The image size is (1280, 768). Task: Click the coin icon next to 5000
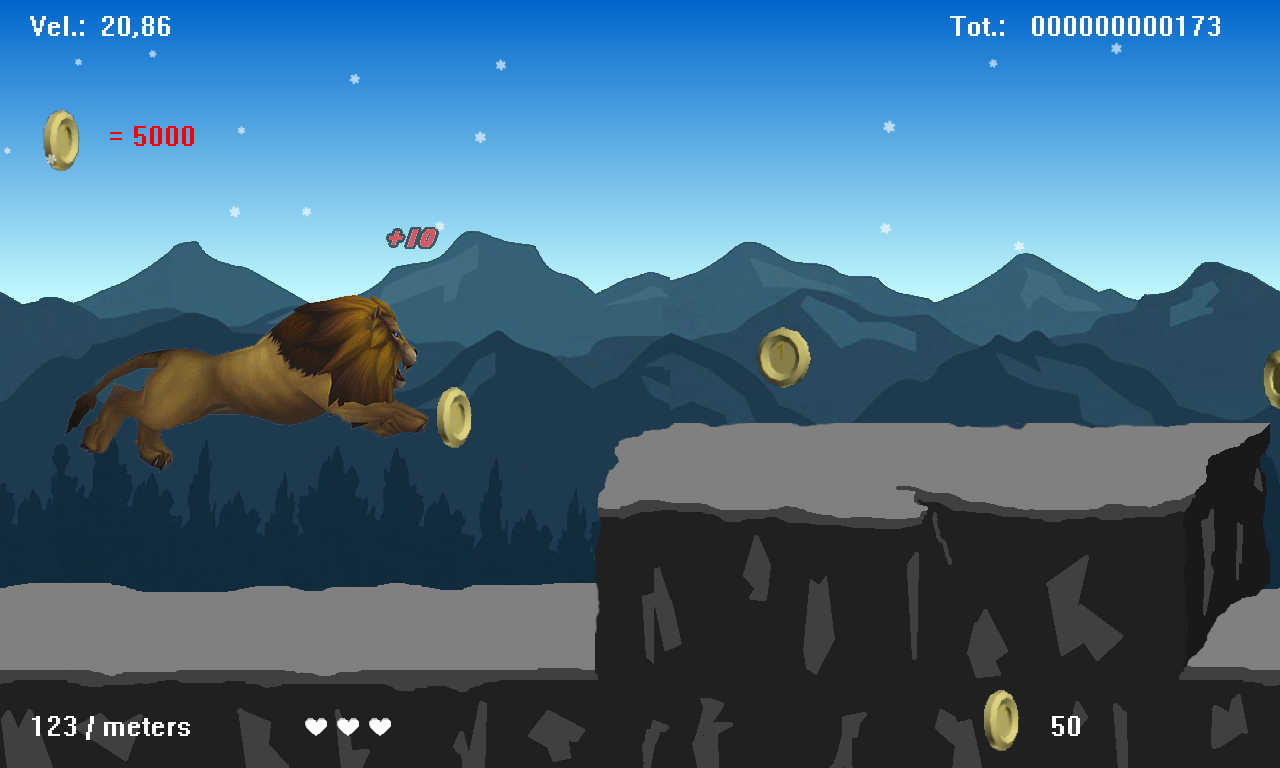tap(60, 137)
